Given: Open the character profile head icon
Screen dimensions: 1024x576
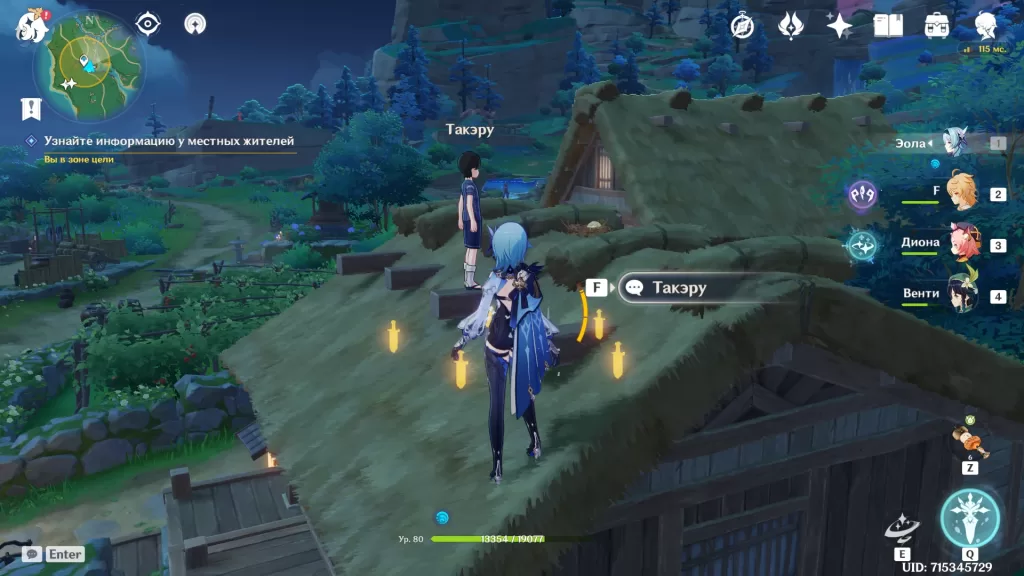Looking at the screenshot, I should click(986, 25).
